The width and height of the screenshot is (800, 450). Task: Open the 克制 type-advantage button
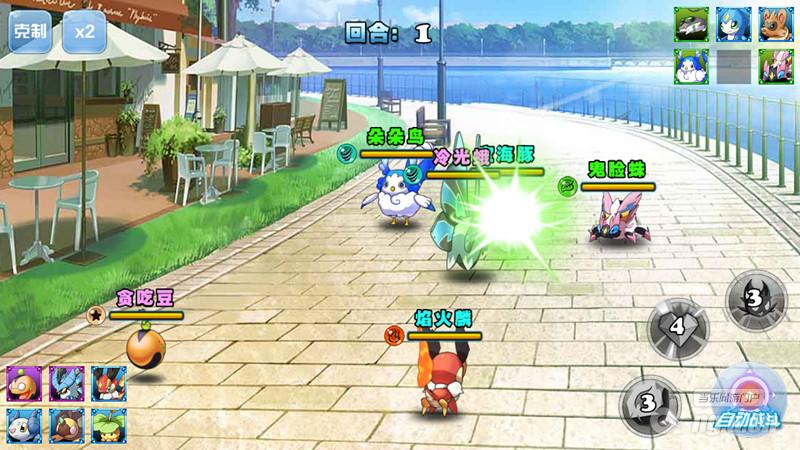pos(30,31)
